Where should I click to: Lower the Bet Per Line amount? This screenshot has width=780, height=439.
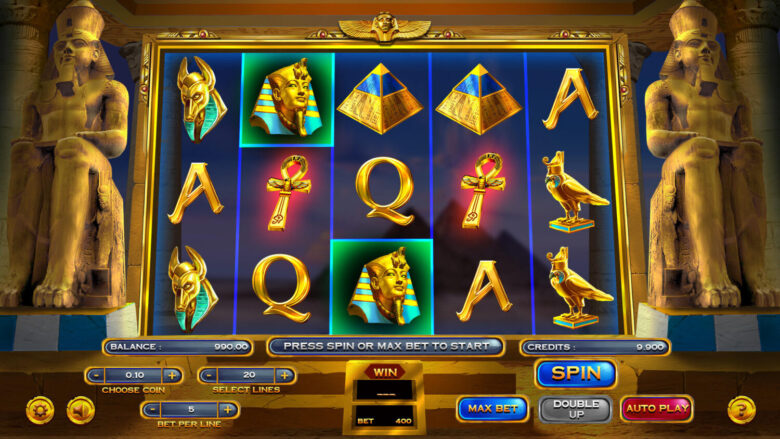[x=151, y=409]
